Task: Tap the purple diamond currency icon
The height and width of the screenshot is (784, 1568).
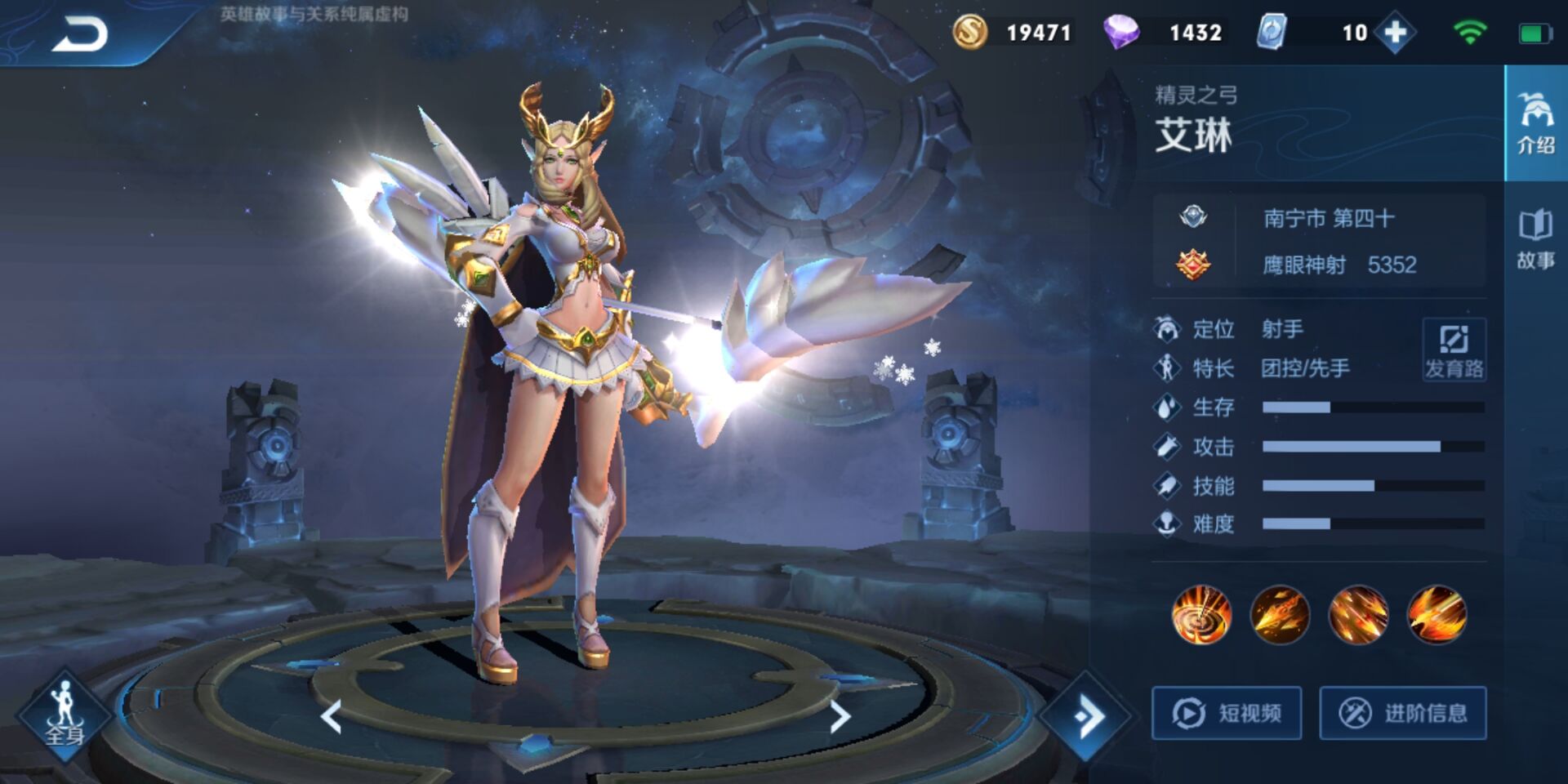Action: point(1121,33)
